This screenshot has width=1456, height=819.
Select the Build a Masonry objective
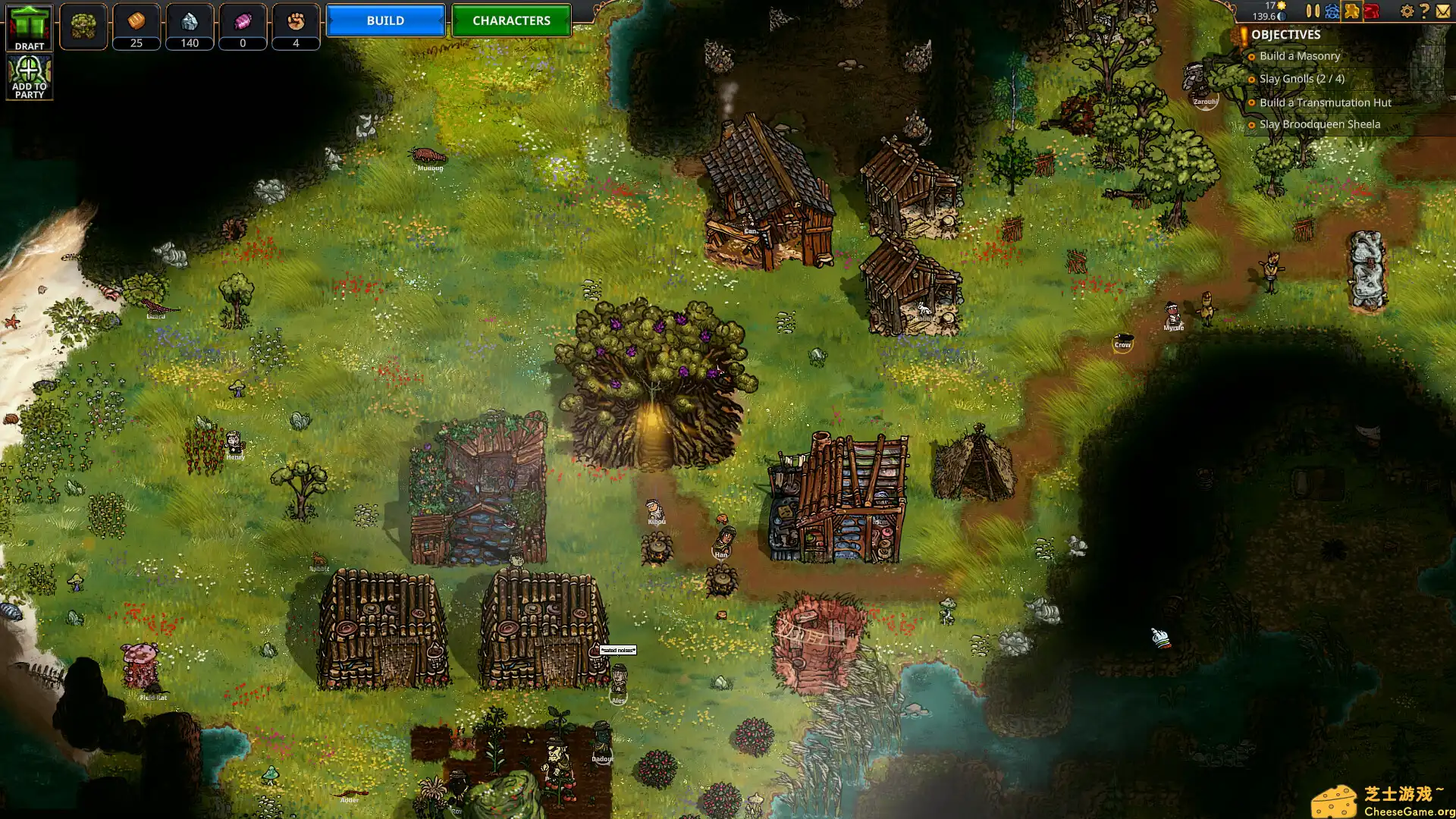pos(1299,56)
